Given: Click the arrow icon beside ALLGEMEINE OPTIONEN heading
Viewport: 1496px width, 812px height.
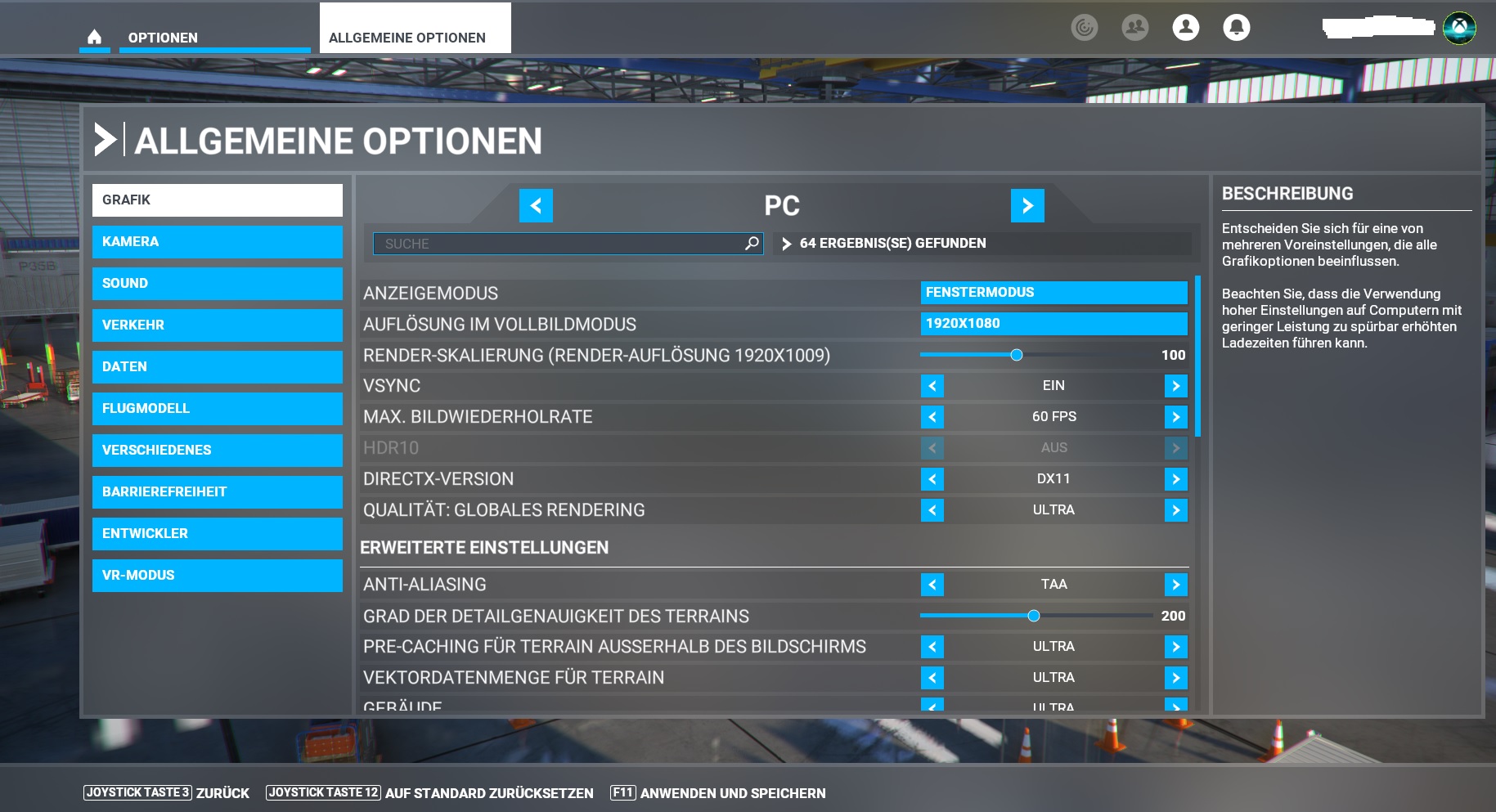Looking at the screenshot, I should (106, 140).
